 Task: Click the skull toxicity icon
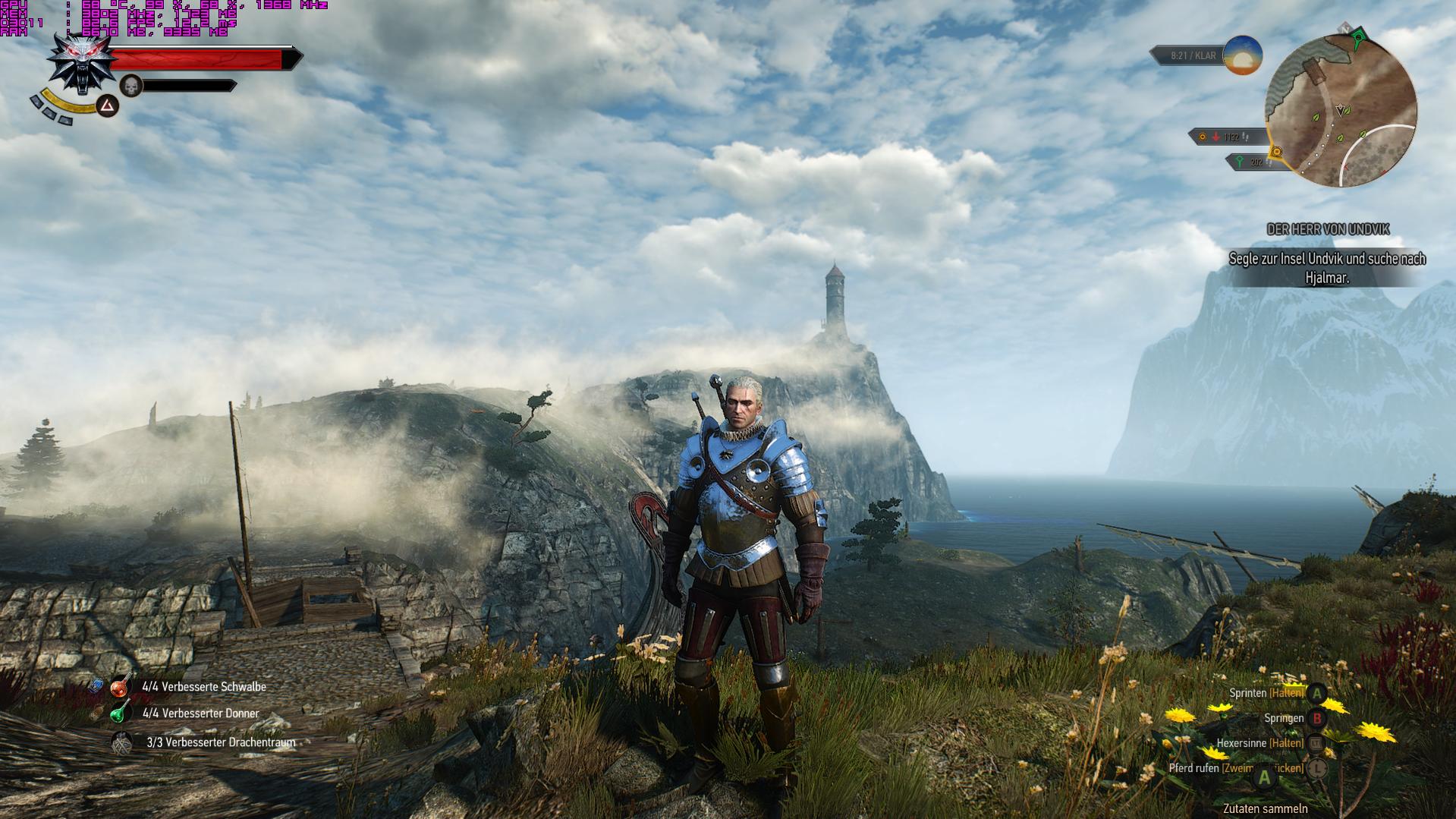pos(132,86)
